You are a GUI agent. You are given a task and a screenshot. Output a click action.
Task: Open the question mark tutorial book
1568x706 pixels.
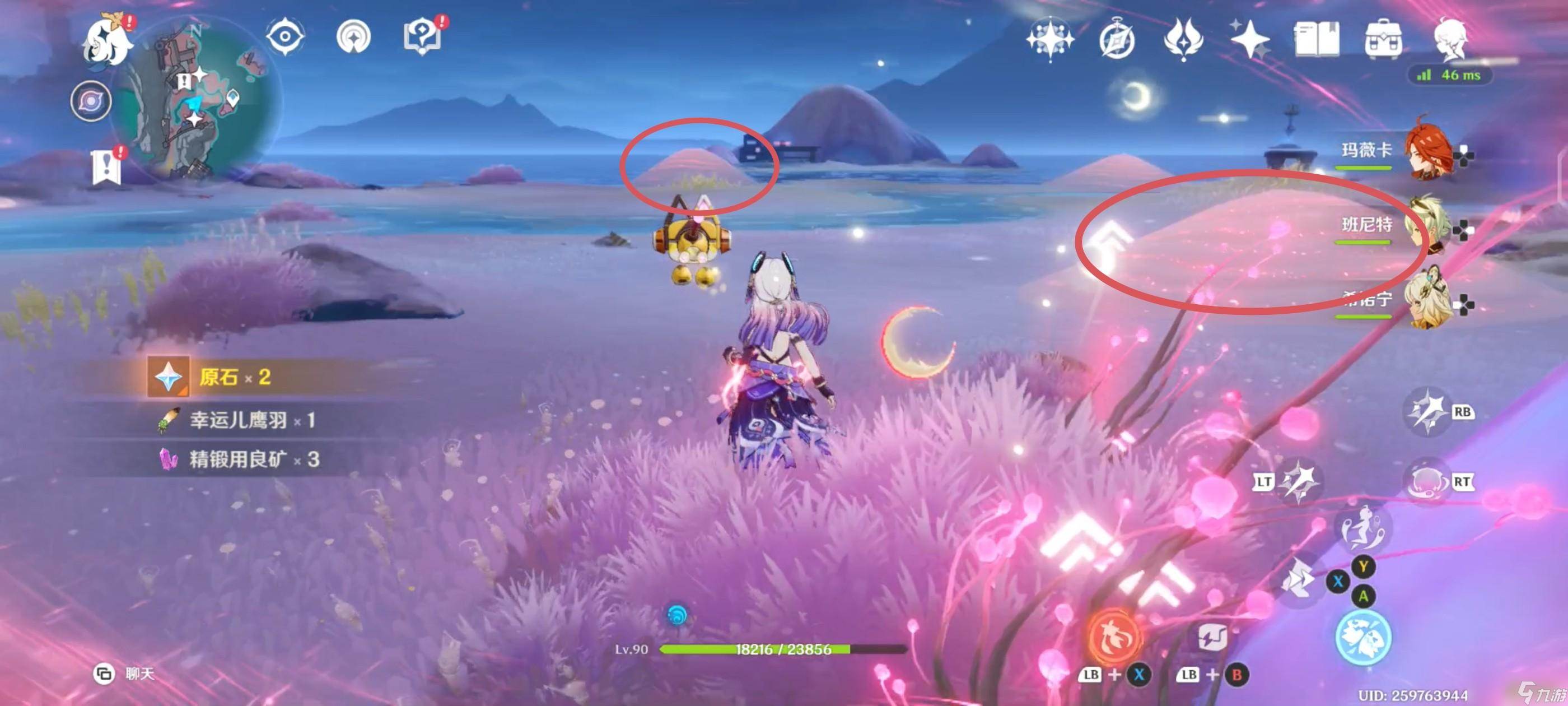422,37
